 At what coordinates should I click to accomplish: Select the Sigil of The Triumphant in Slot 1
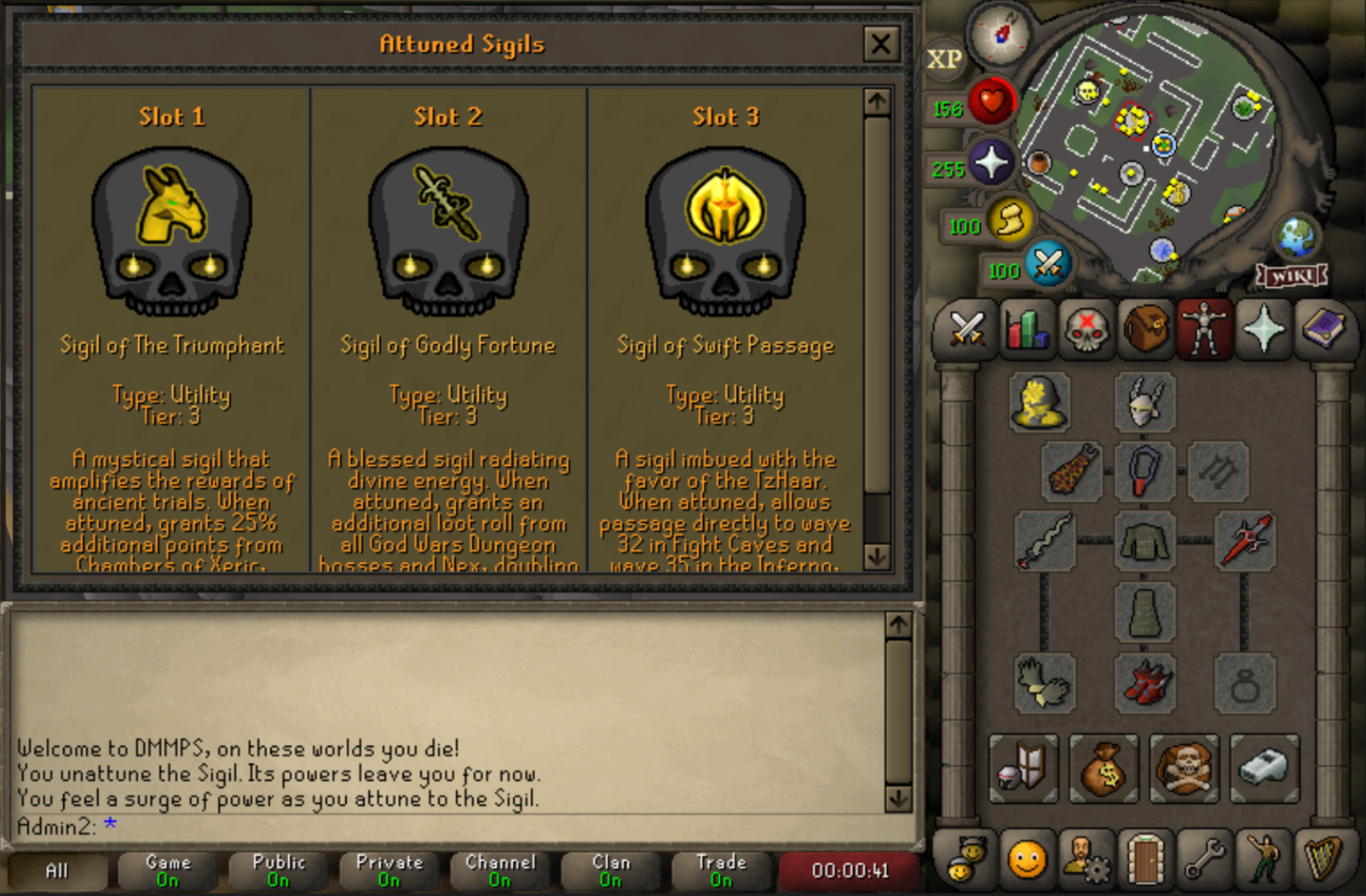coord(171,232)
